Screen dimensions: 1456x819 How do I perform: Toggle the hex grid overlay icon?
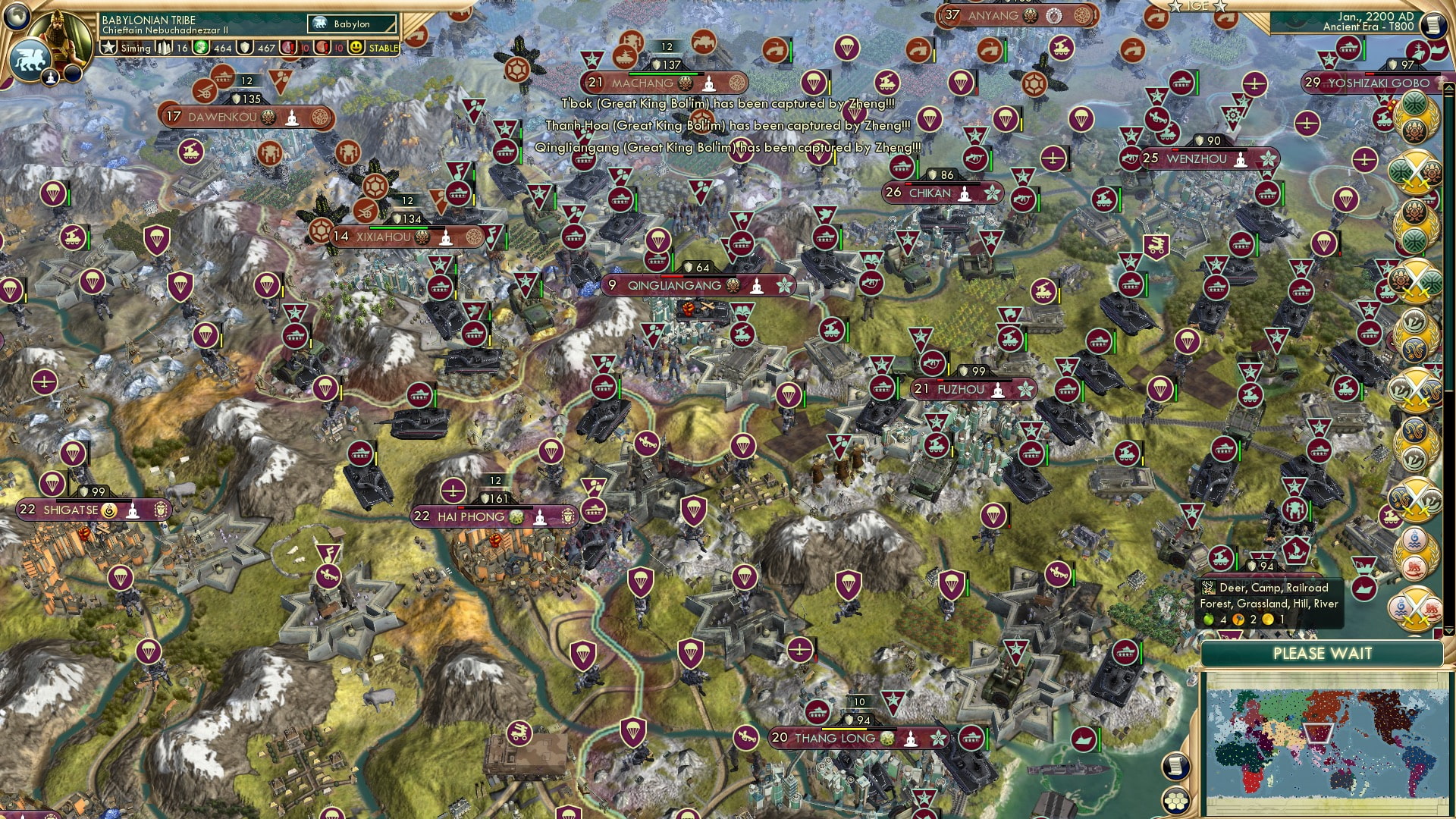(x=1178, y=799)
